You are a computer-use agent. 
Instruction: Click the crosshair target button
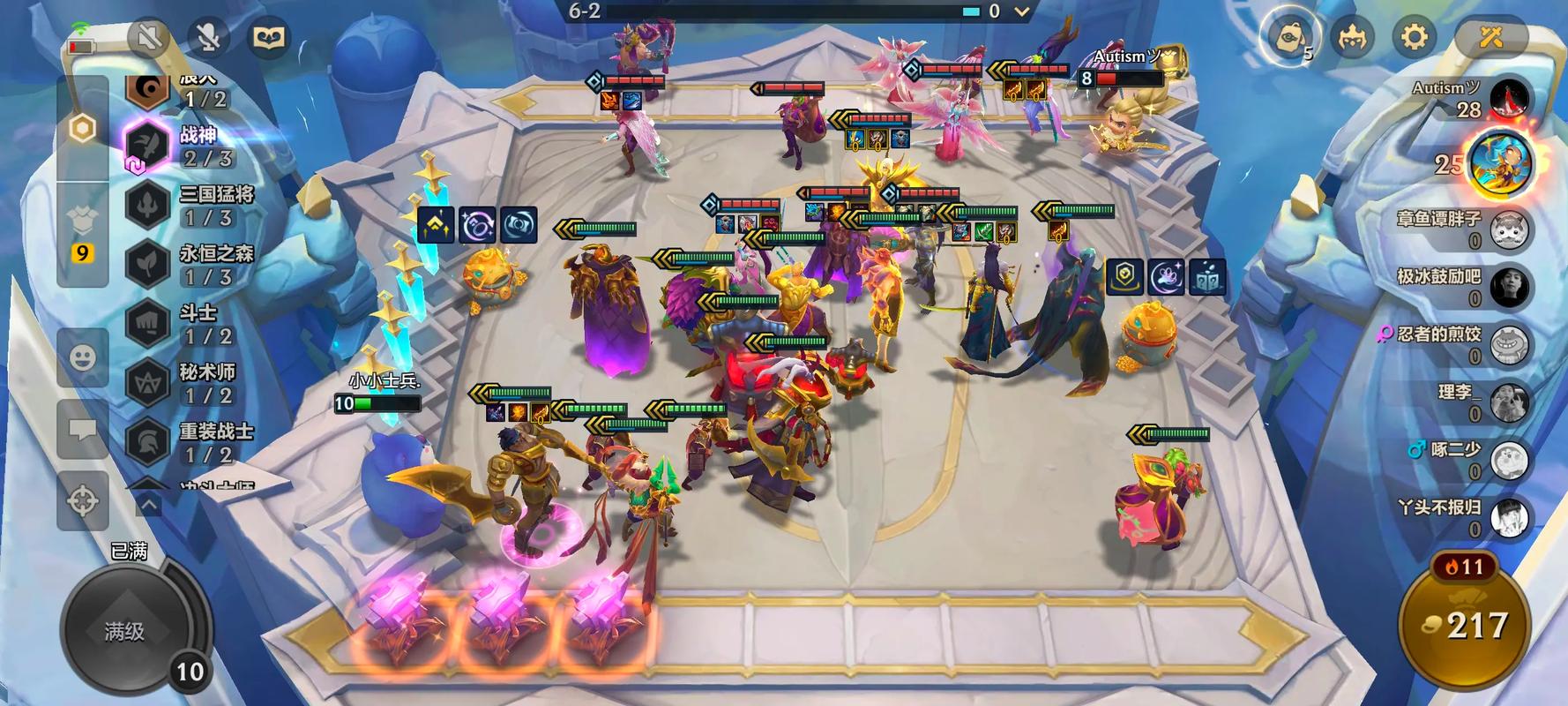[83, 500]
